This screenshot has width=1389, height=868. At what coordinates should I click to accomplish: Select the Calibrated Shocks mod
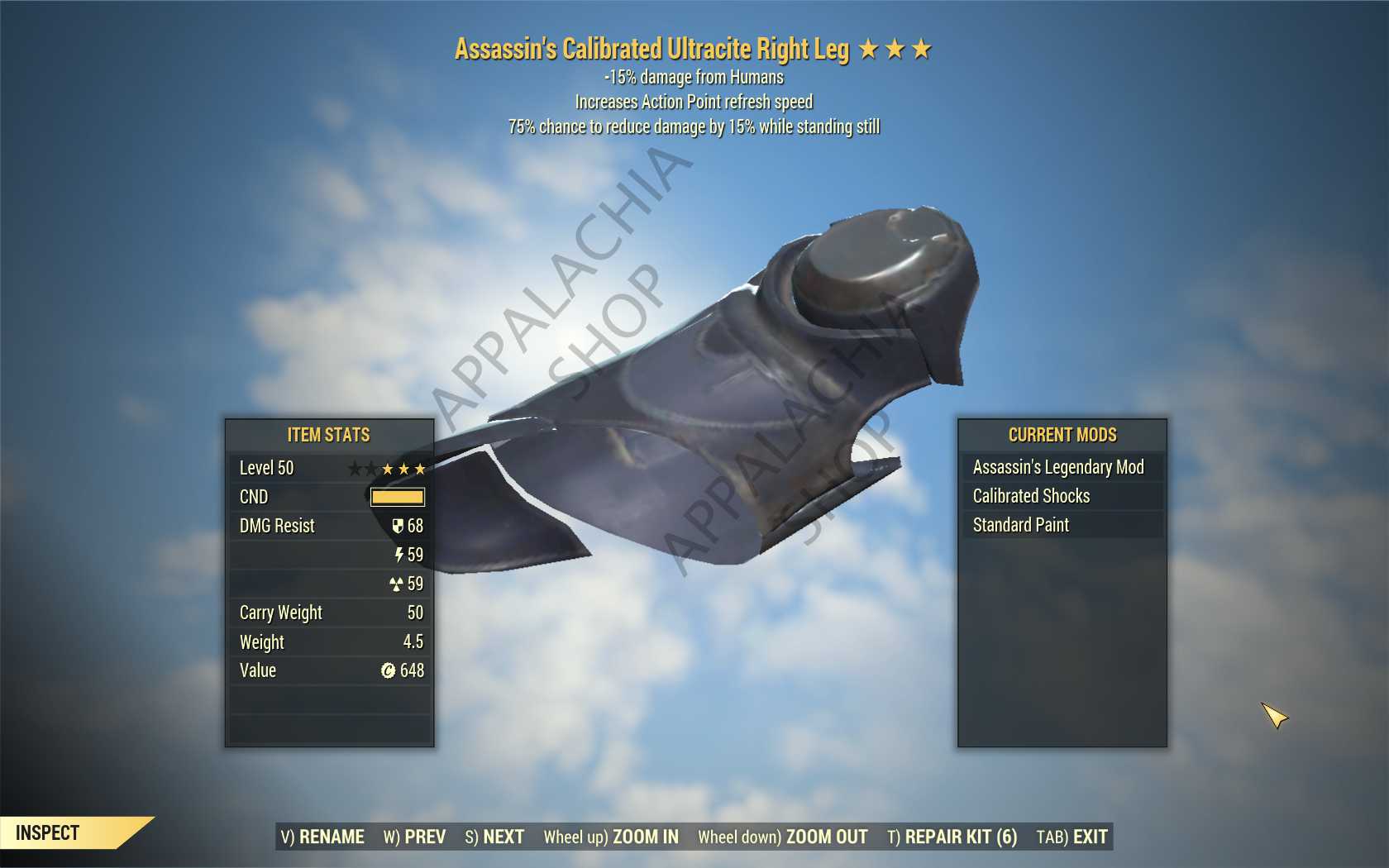[x=1031, y=496]
